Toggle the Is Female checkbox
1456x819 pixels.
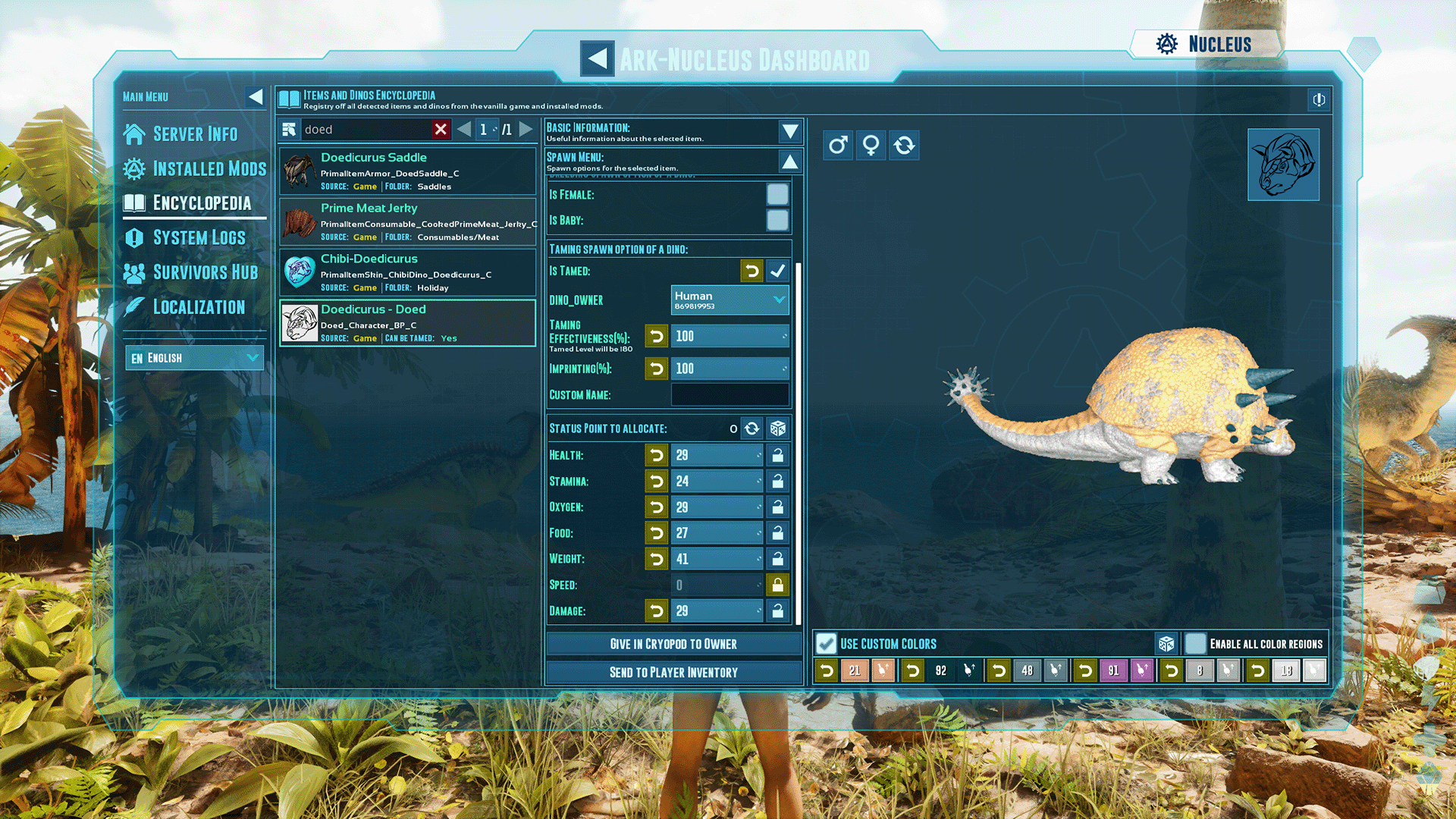pyautogui.click(x=778, y=194)
